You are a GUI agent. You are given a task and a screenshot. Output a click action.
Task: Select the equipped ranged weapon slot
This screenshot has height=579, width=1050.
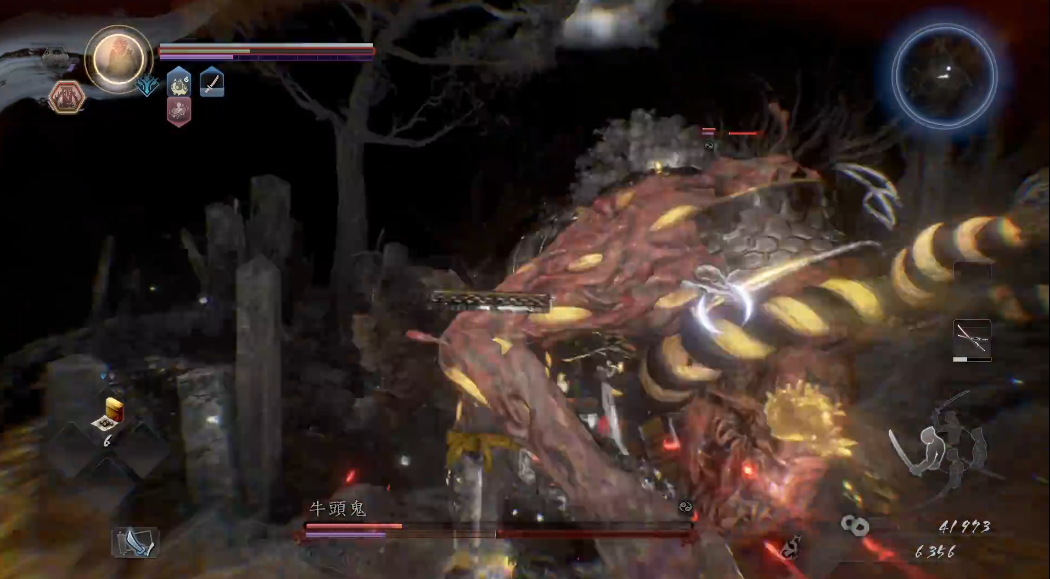point(971,340)
